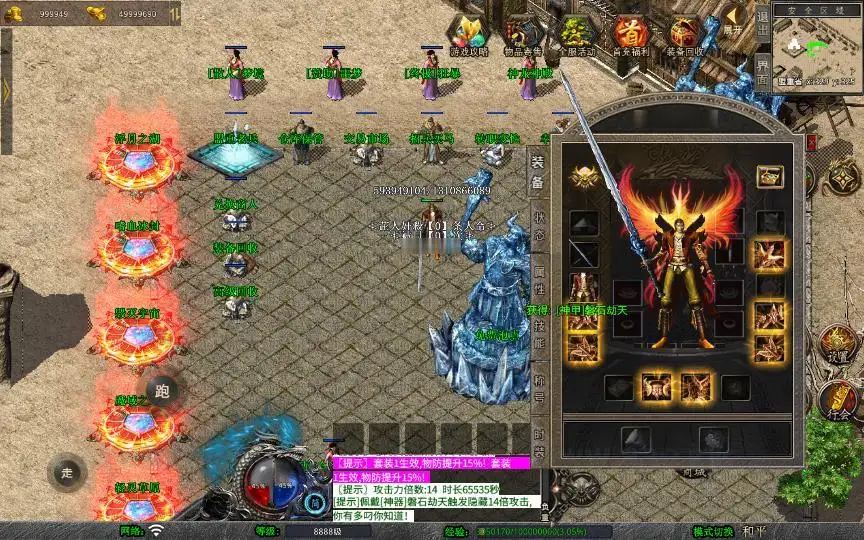Open the 全服活动 server events icon
Image resolution: width=864 pixels, height=540 pixels.
(576, 36)
